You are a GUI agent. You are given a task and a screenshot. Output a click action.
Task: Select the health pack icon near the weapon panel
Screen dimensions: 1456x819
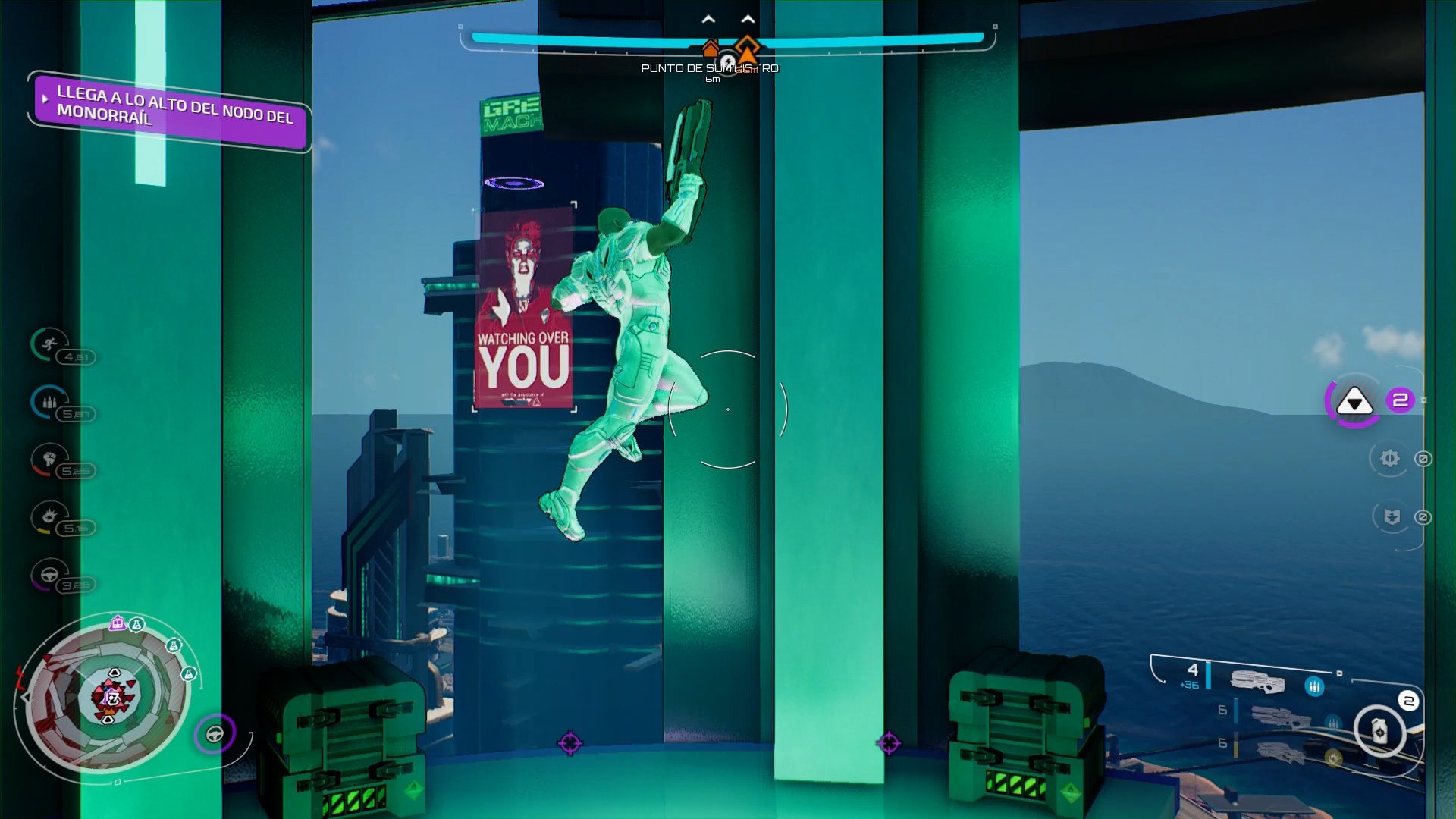[1380, 732]
